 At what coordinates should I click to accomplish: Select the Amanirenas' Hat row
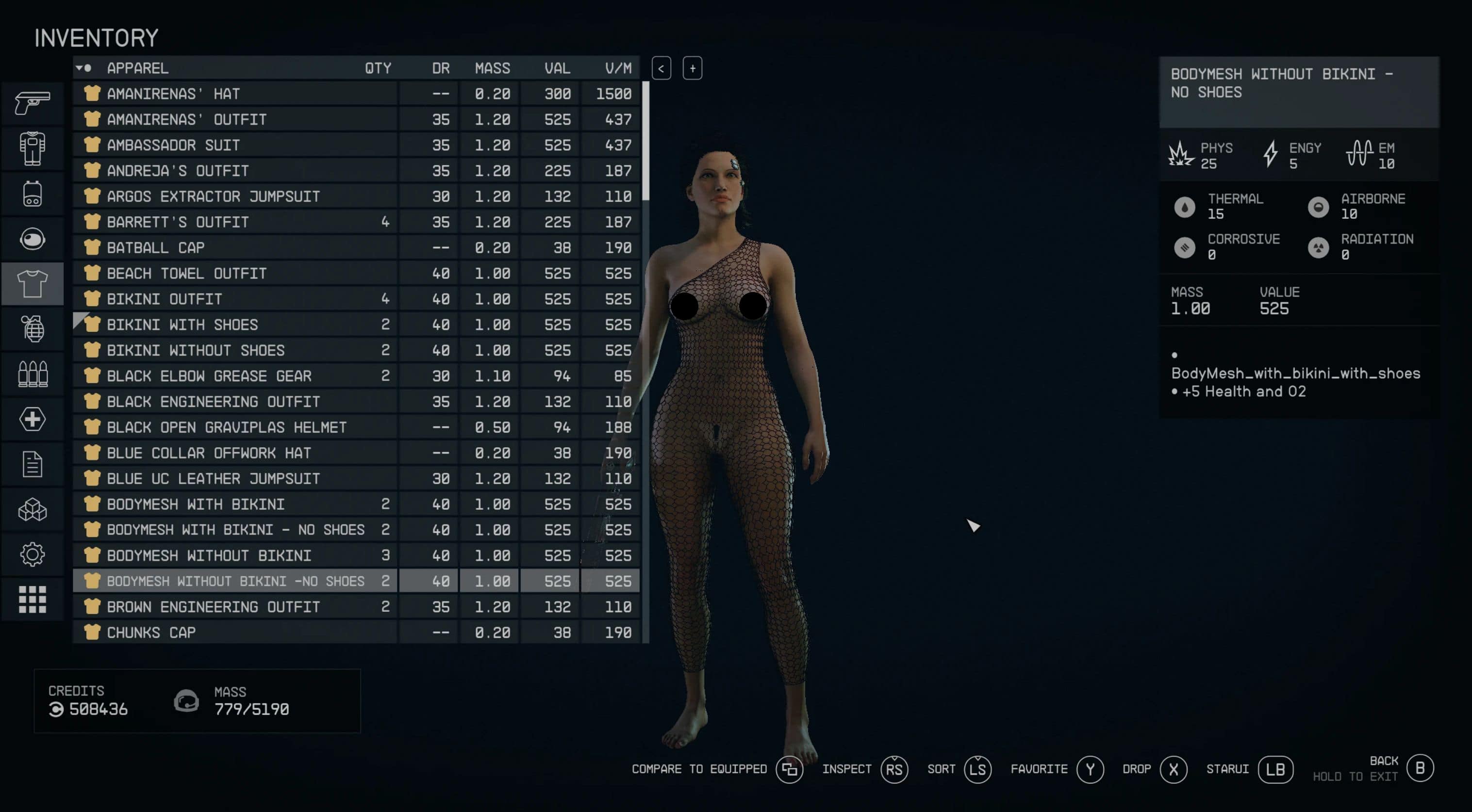(x=234, y=94)
